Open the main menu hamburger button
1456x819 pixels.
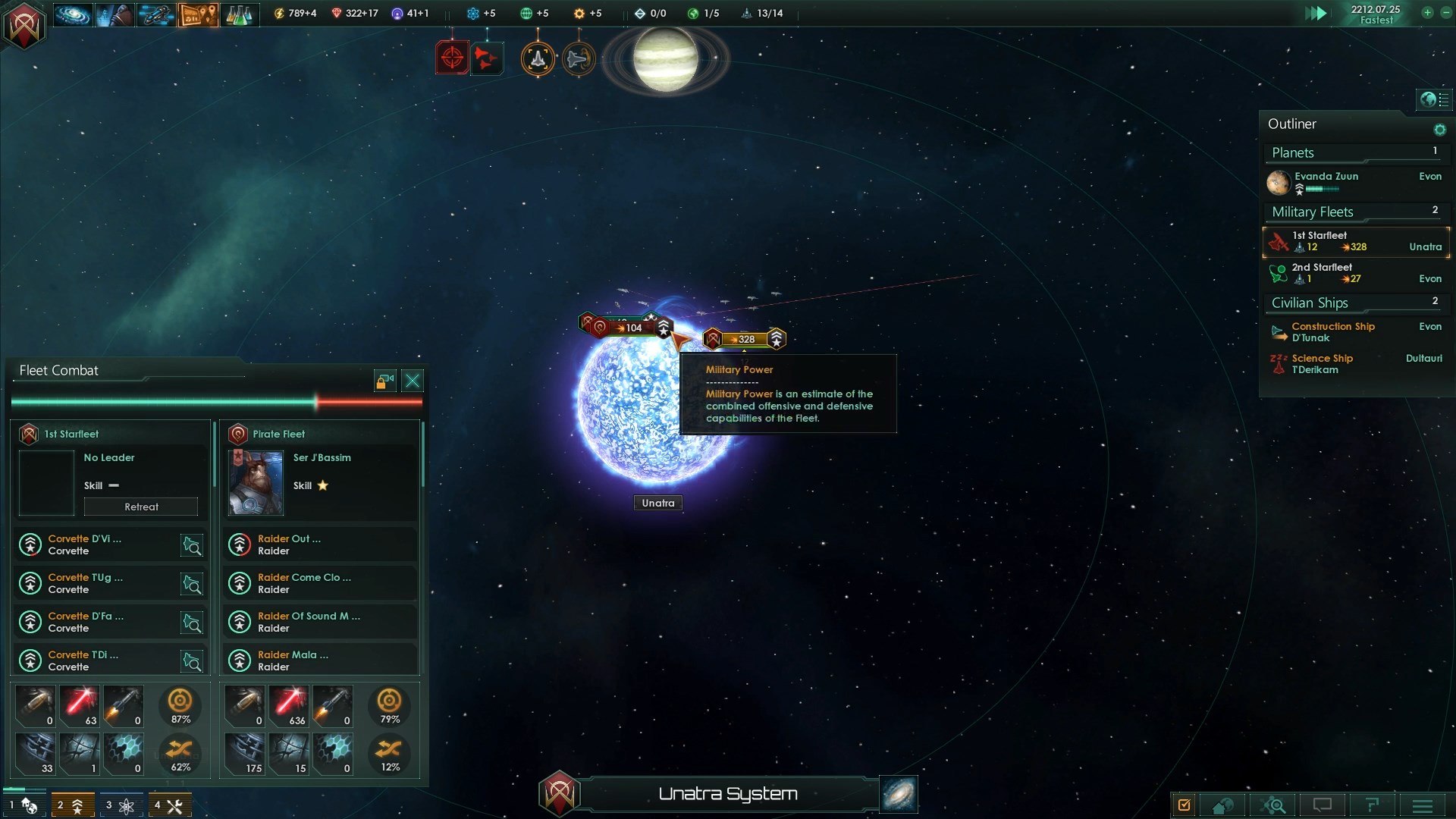coord(1422,805)
